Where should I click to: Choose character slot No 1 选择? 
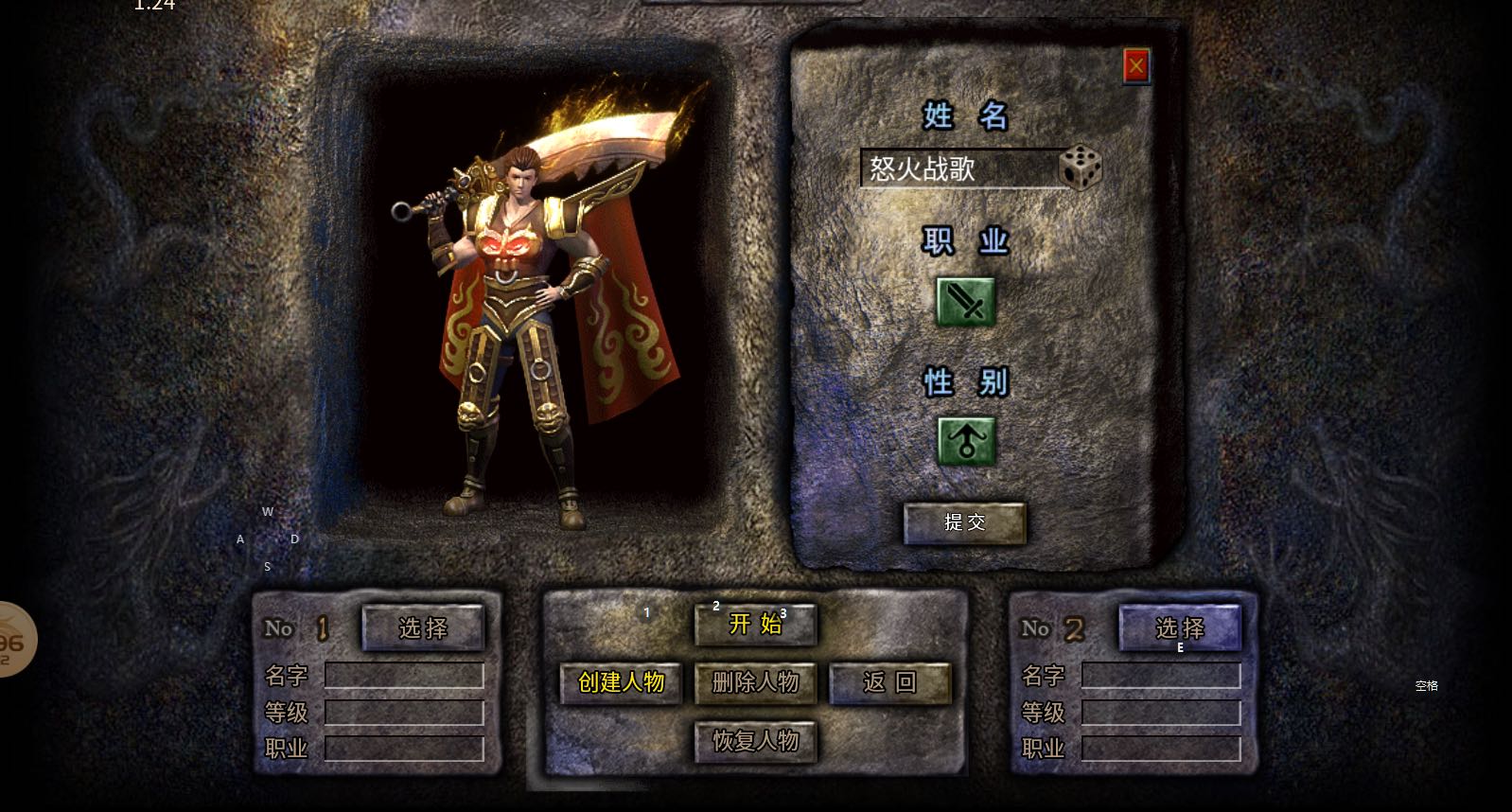(423, 627)
